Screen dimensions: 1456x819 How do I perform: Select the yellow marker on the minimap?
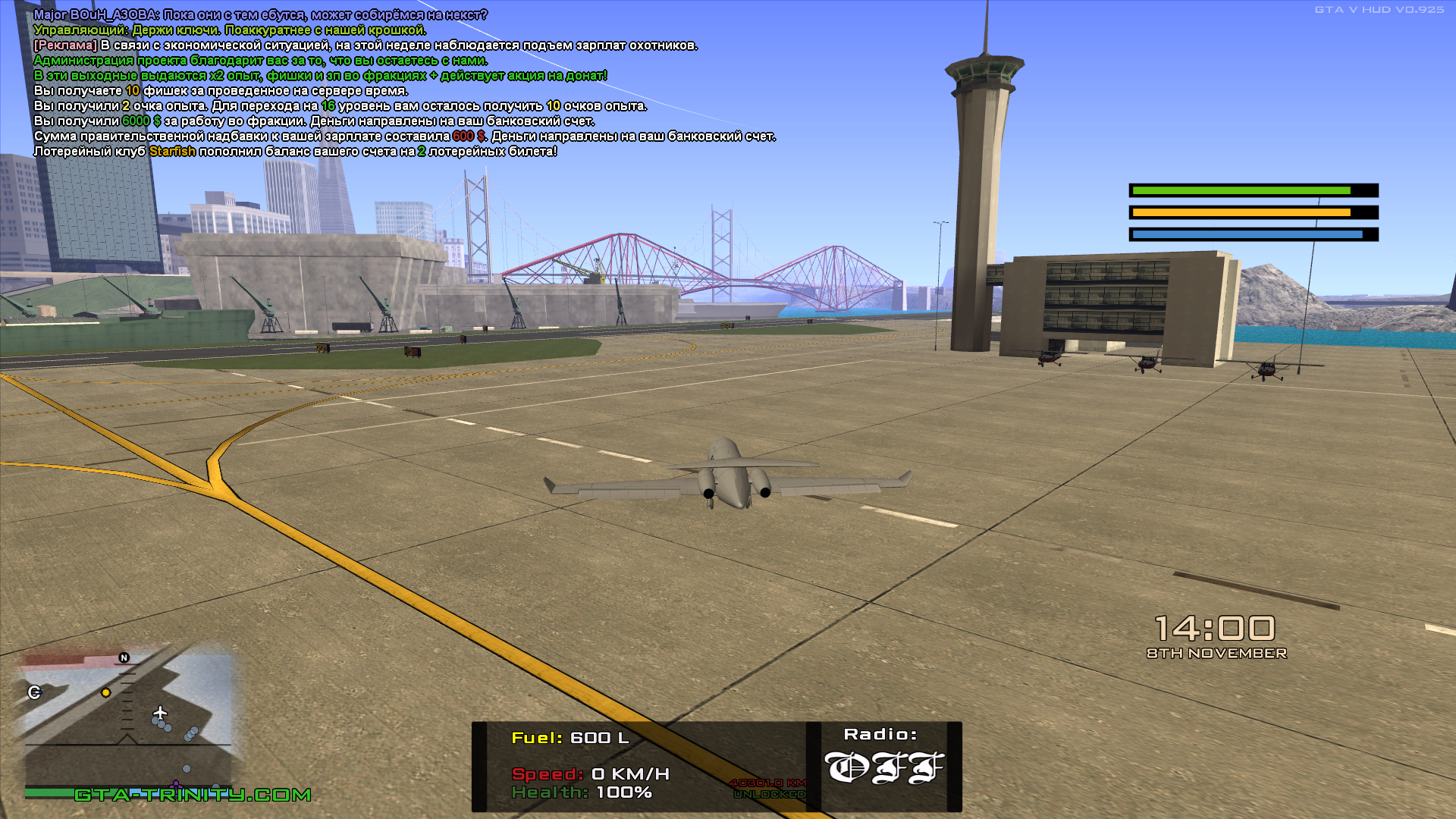(106, 692)
